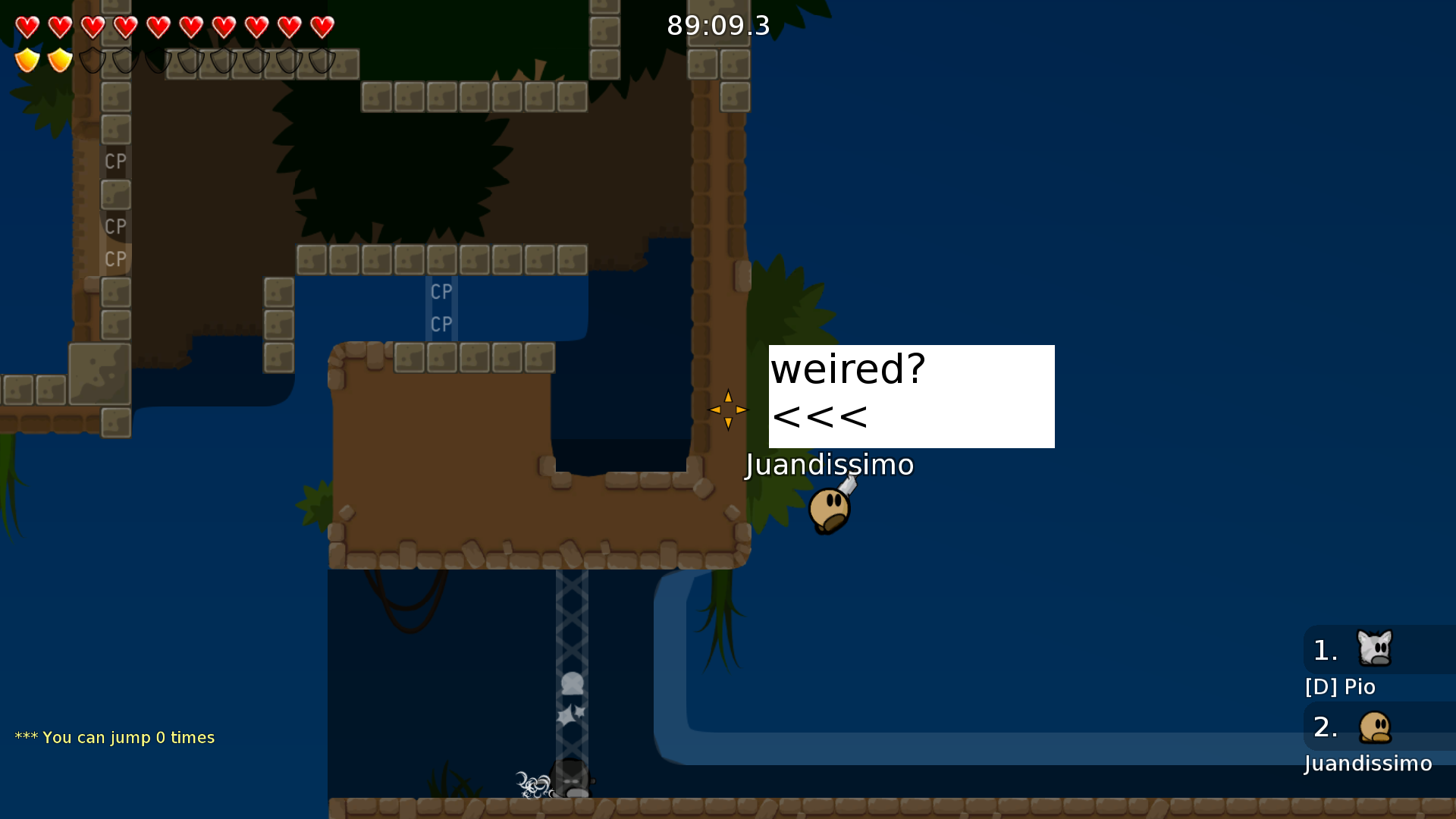Screen dimensions: 1456x819
Task: Click the second filled armor shield
Action: click(58, 60)
